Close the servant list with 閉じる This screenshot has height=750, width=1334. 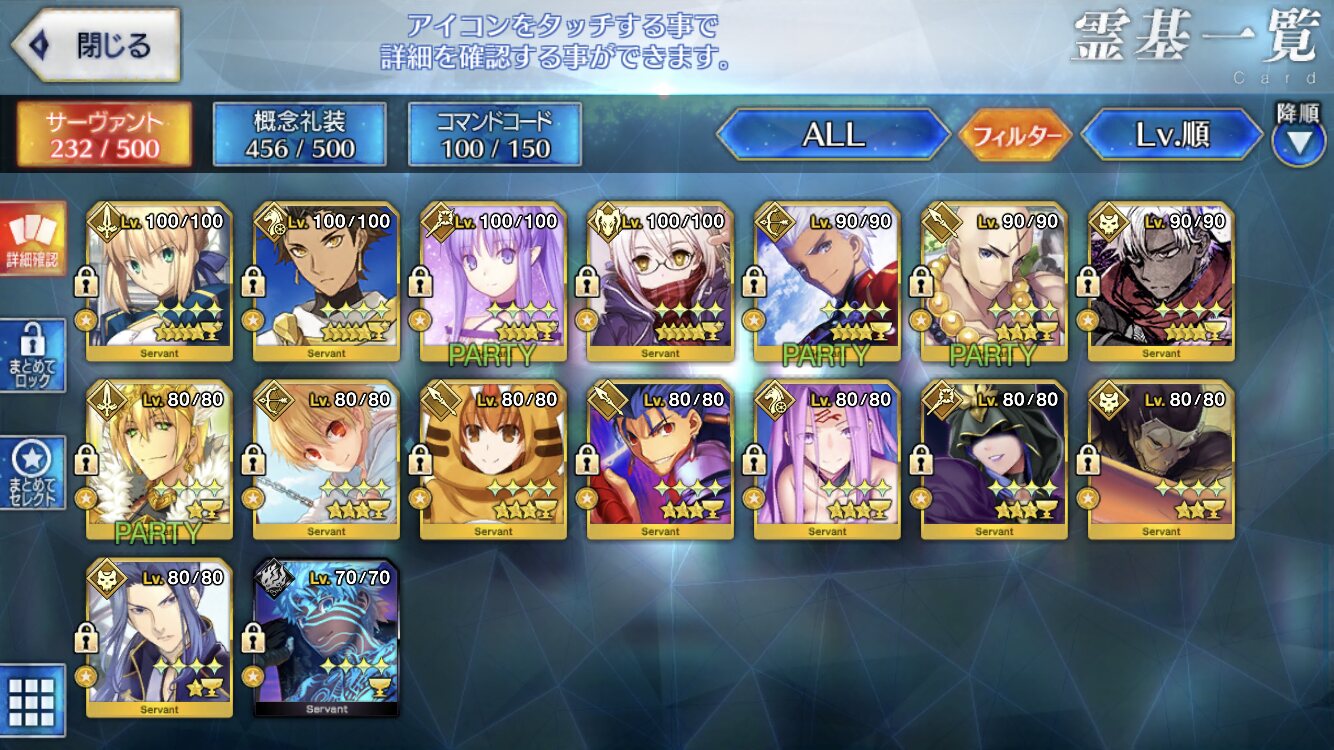click(x=95, y=45)
